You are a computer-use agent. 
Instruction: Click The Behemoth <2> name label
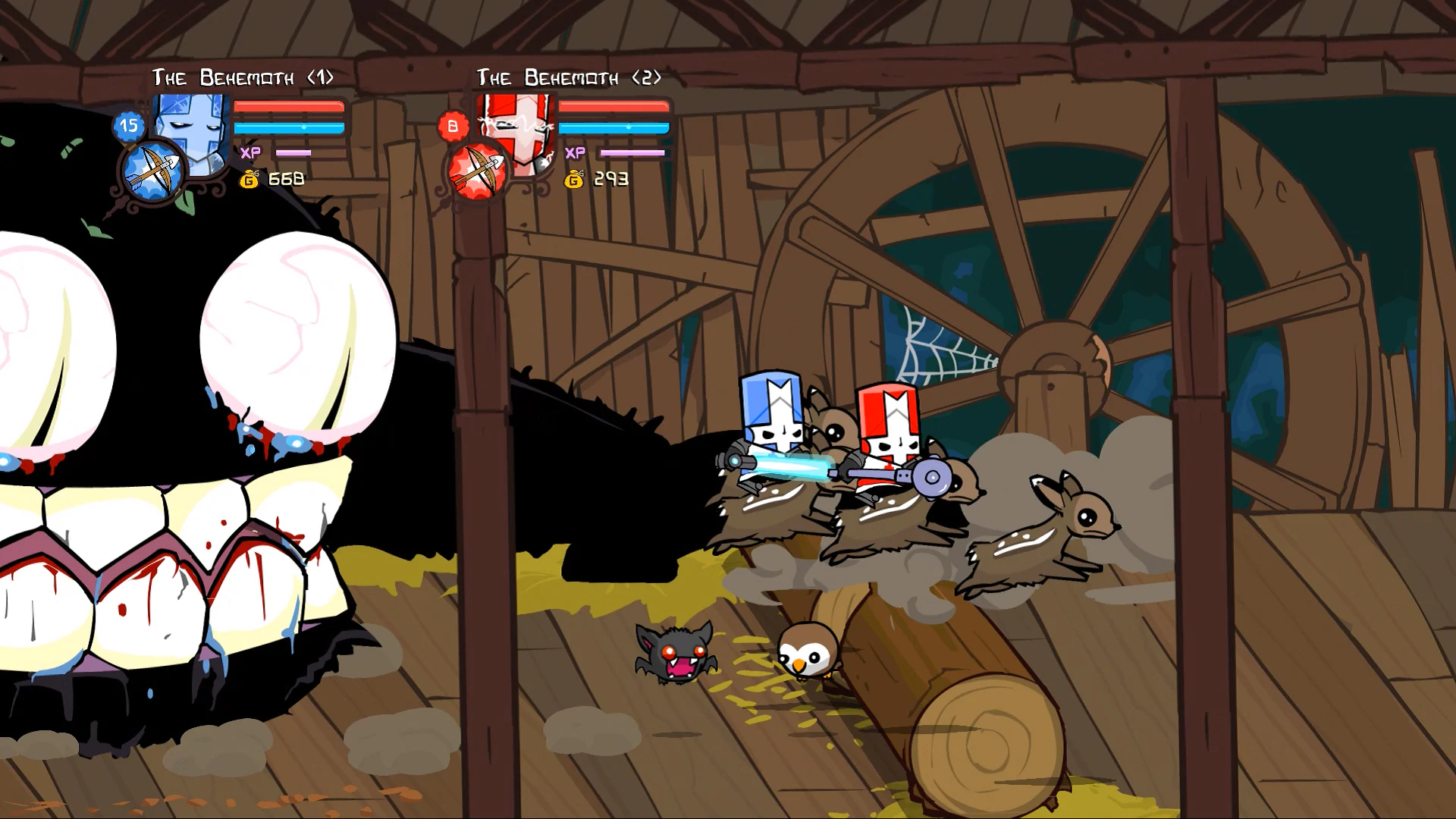(569, 77)
